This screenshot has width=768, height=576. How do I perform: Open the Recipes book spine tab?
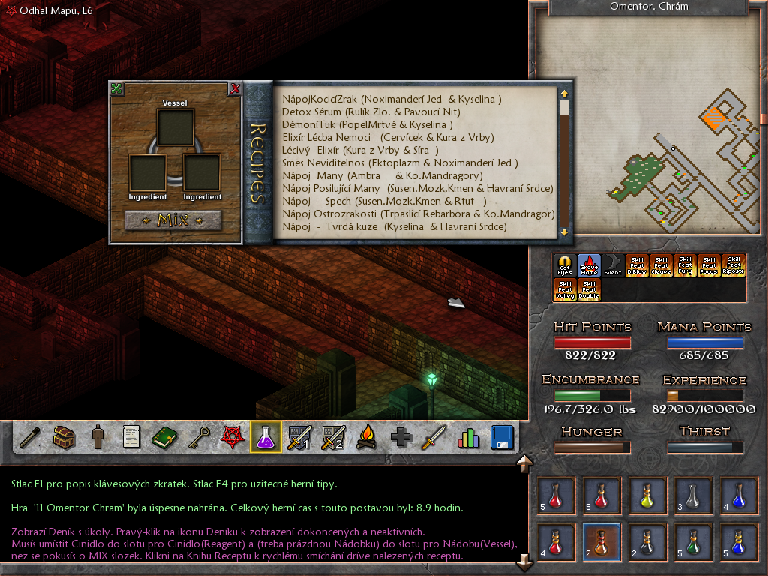[257, 163]
